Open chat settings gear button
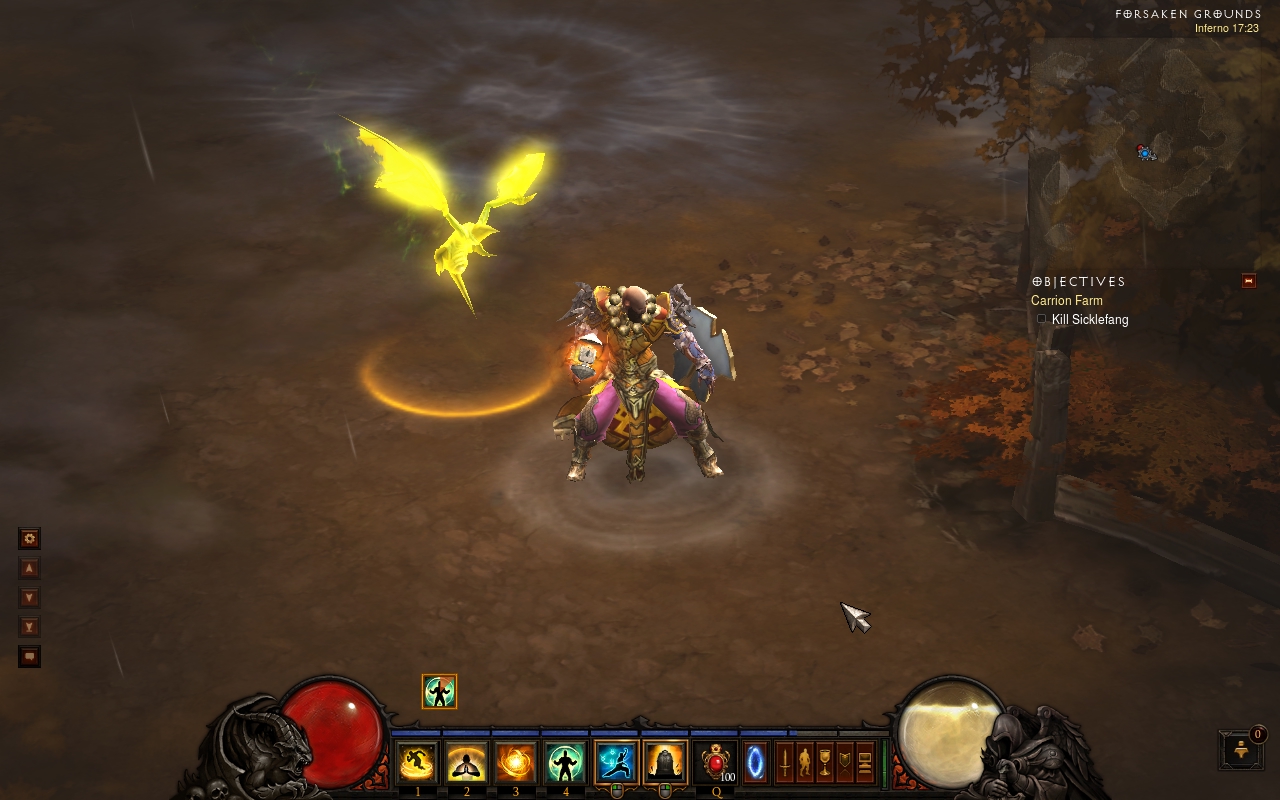 30,539
